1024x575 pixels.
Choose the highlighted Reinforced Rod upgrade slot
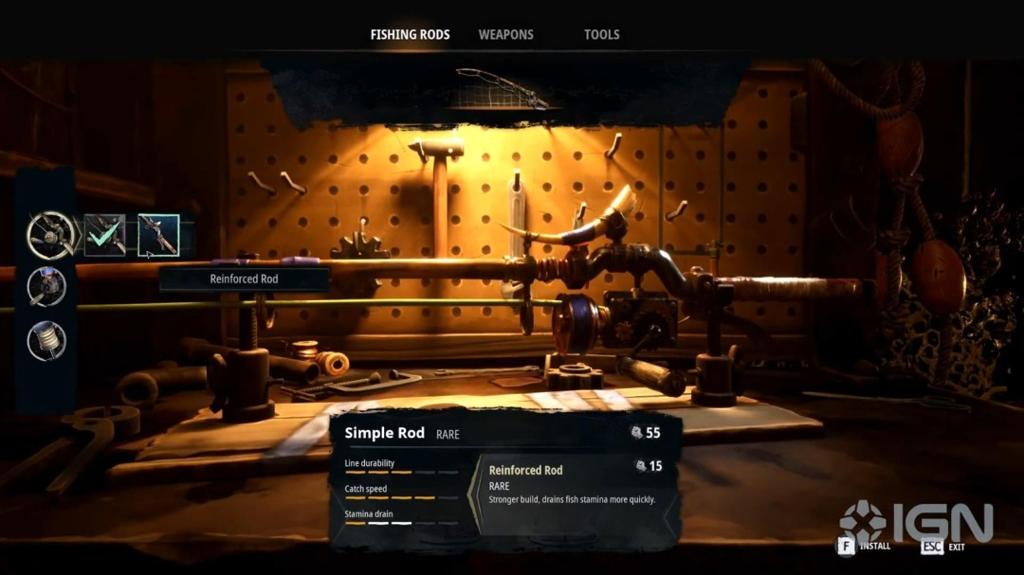click(x=158, y=235)
